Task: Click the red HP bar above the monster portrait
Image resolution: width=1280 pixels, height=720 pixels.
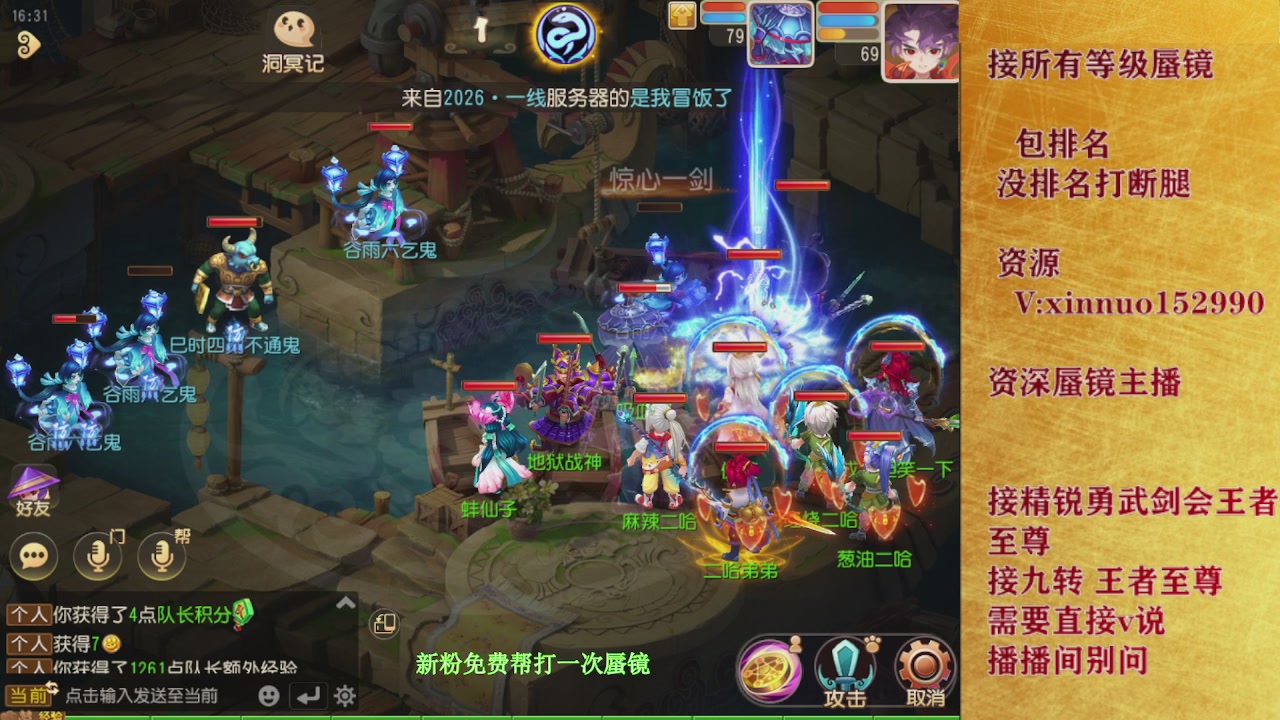Action: pos(723,8)
